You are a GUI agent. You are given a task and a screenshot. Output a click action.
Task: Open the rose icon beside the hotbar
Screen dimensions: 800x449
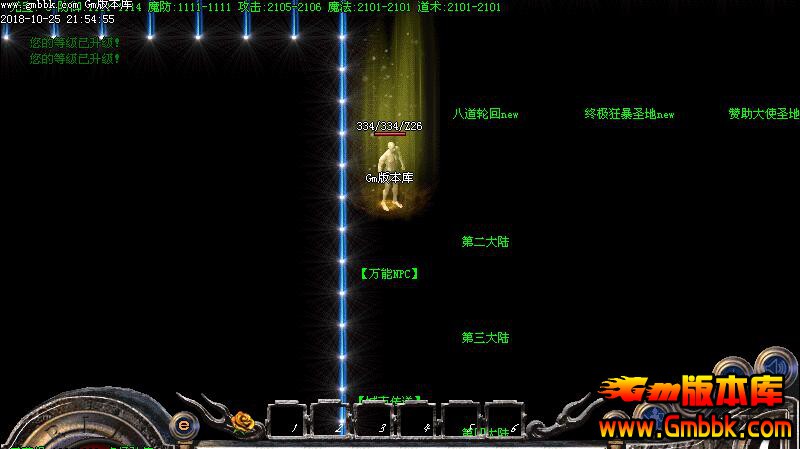click(x=243, y=422)
